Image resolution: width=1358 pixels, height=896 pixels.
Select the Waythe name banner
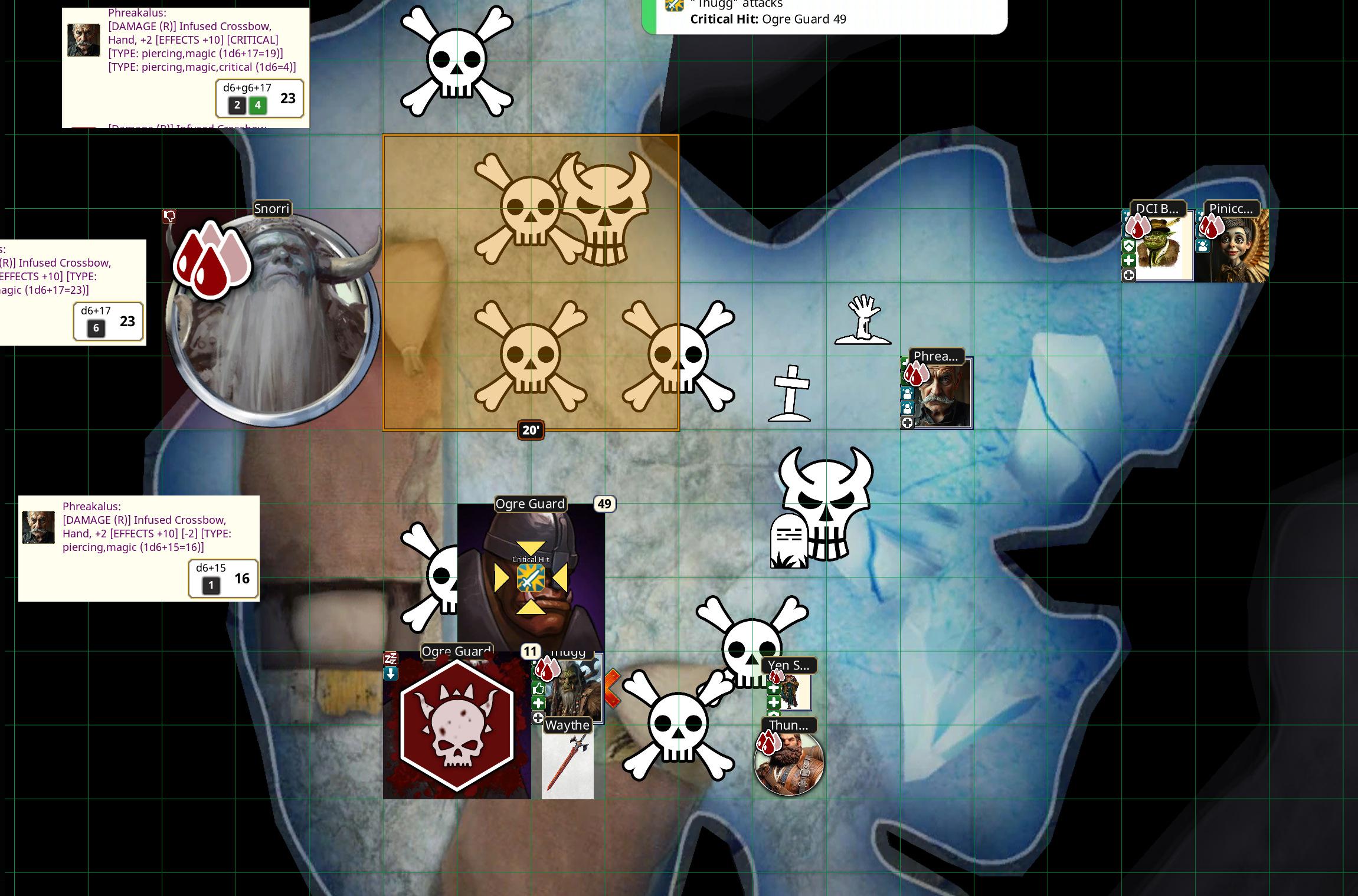pyautogui.click(x=568, y=726)
